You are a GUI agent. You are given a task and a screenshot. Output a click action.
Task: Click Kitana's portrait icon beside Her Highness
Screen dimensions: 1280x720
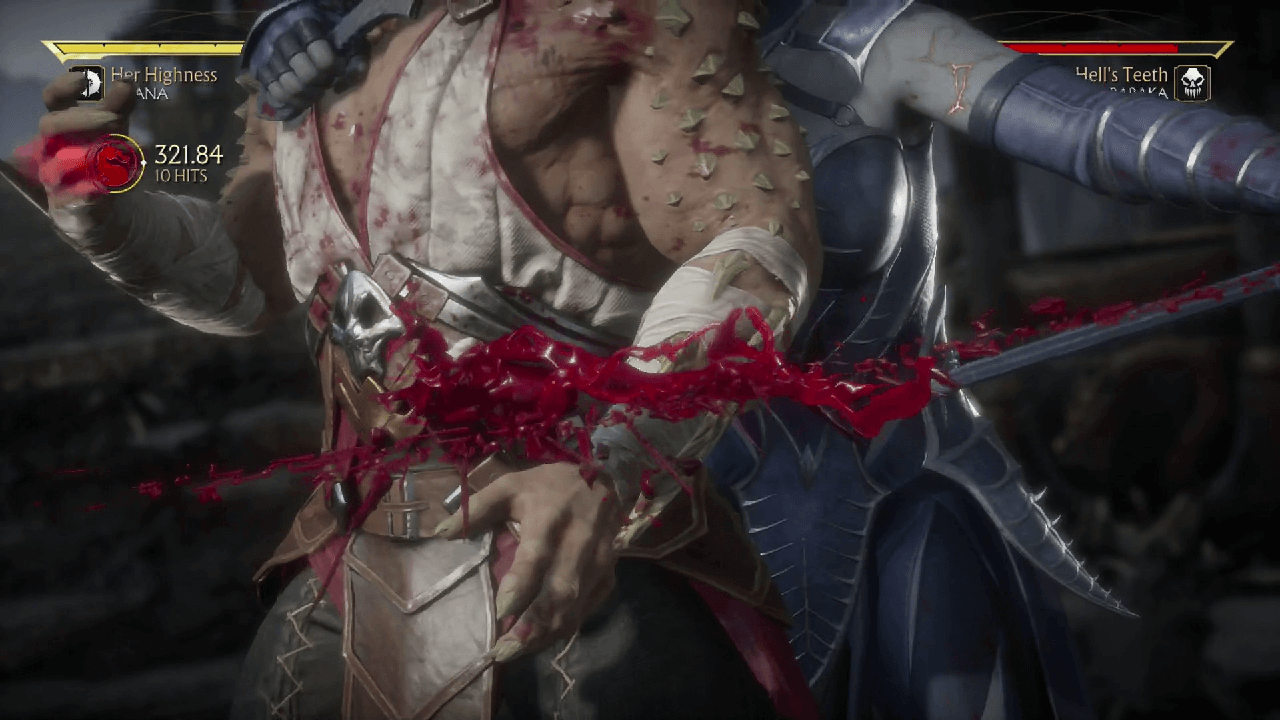[88, 83]
